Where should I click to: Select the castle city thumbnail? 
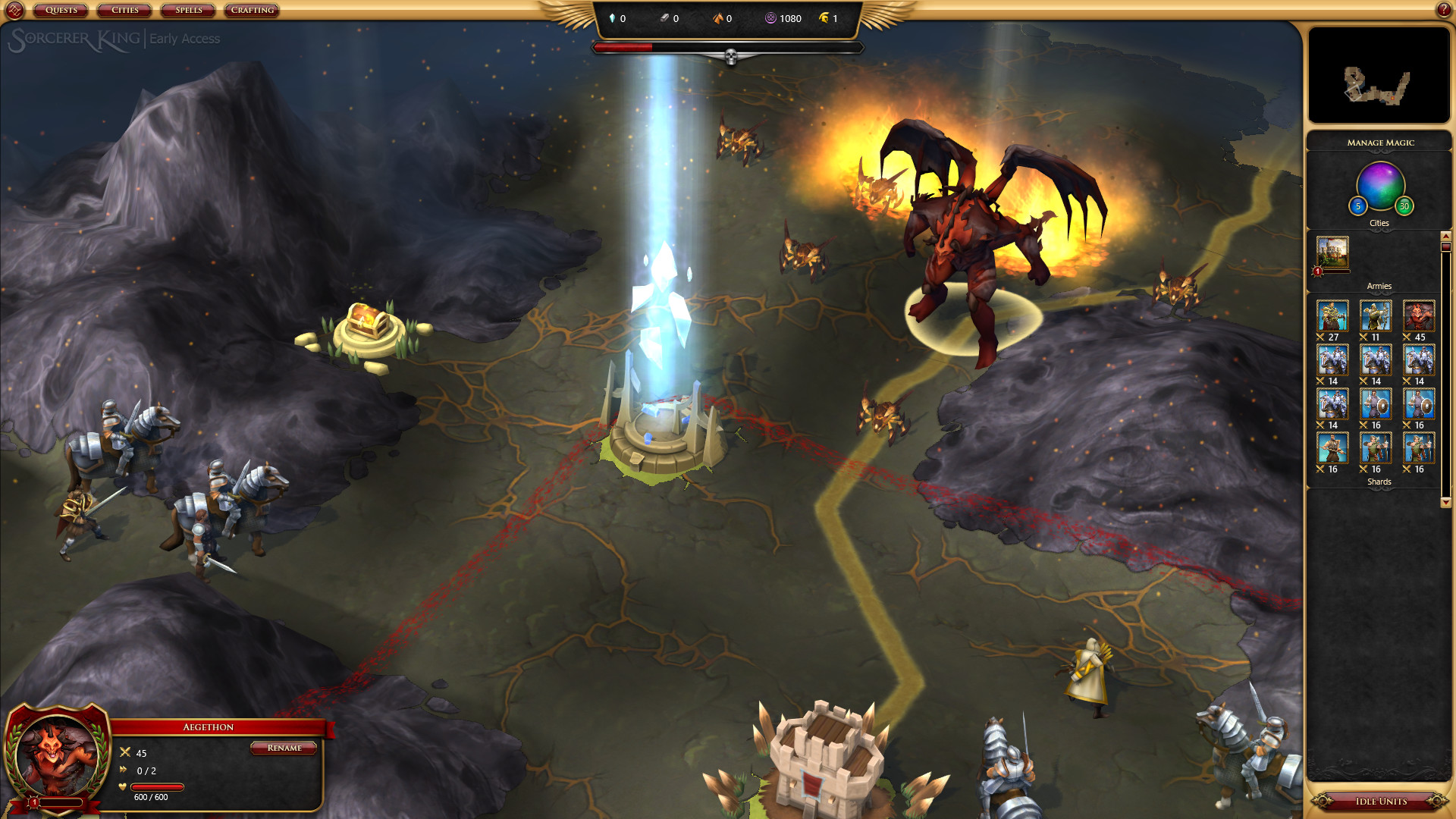1332,253
